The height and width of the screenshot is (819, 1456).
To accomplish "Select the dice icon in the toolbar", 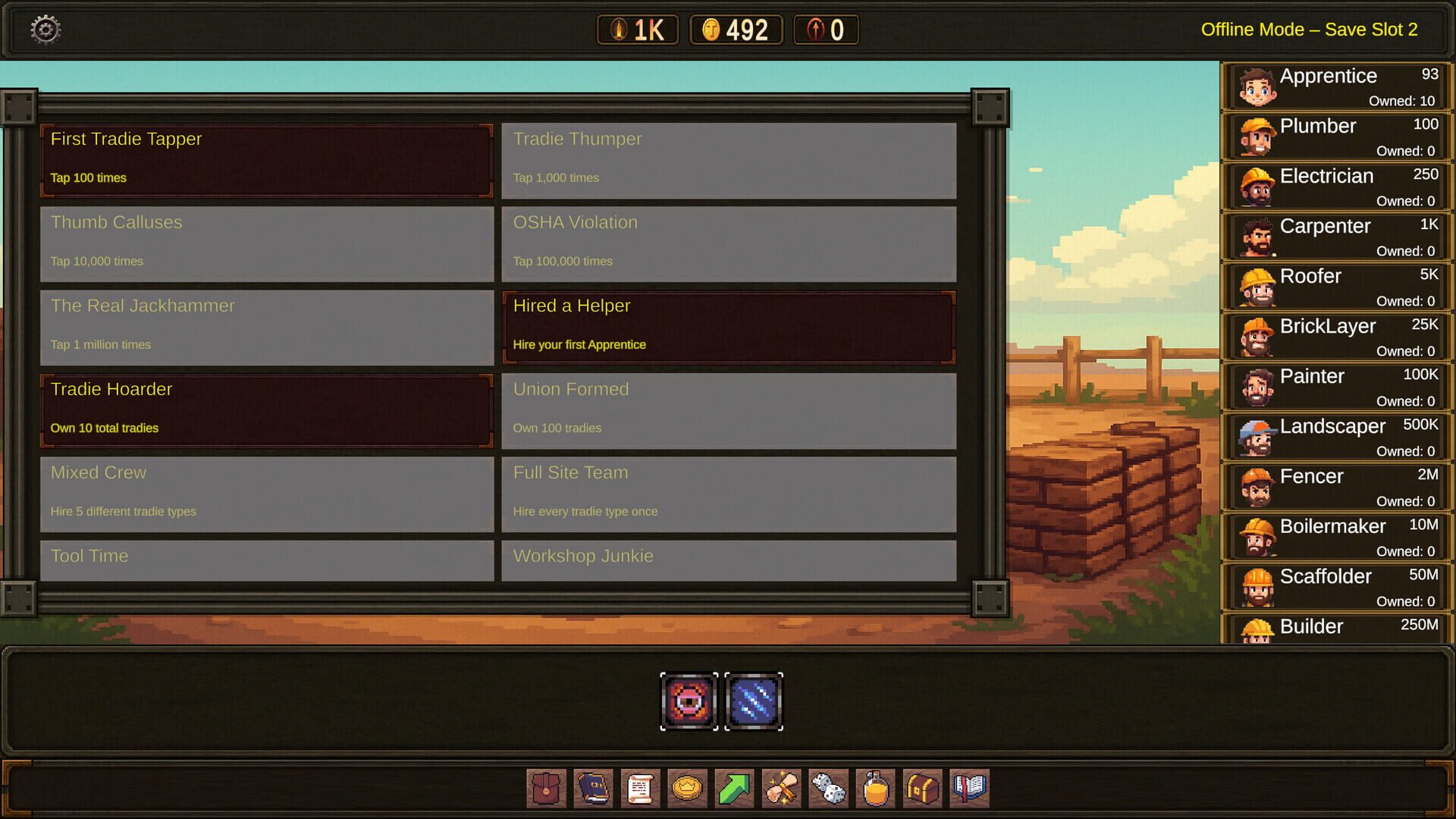I will click(x=828, y=789).
